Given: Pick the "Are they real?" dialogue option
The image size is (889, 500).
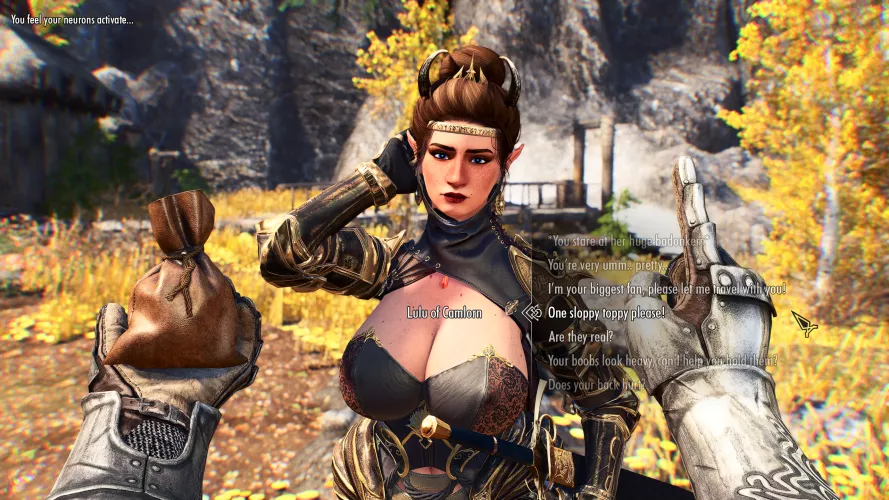Looking at the screenshot, I should (x=580, y=336).
